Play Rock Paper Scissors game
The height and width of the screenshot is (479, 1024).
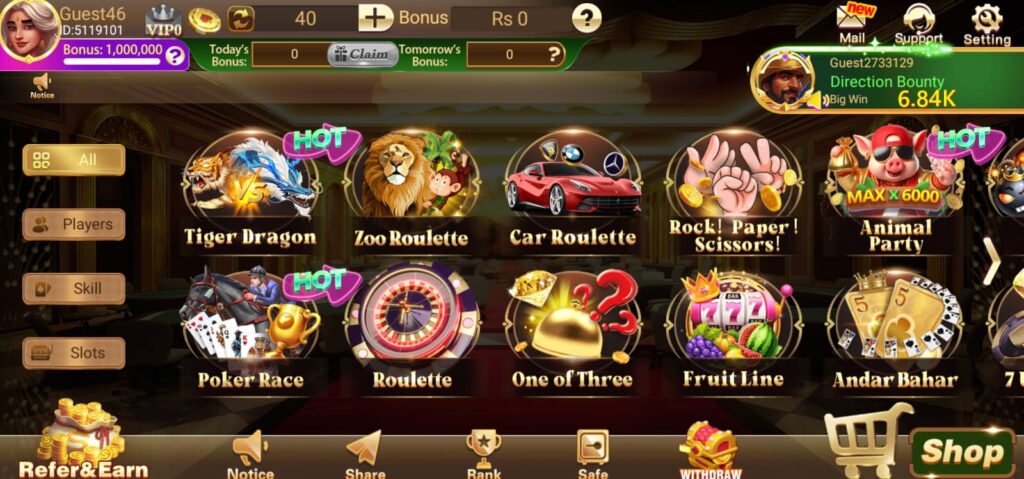(x=734, y=190)
